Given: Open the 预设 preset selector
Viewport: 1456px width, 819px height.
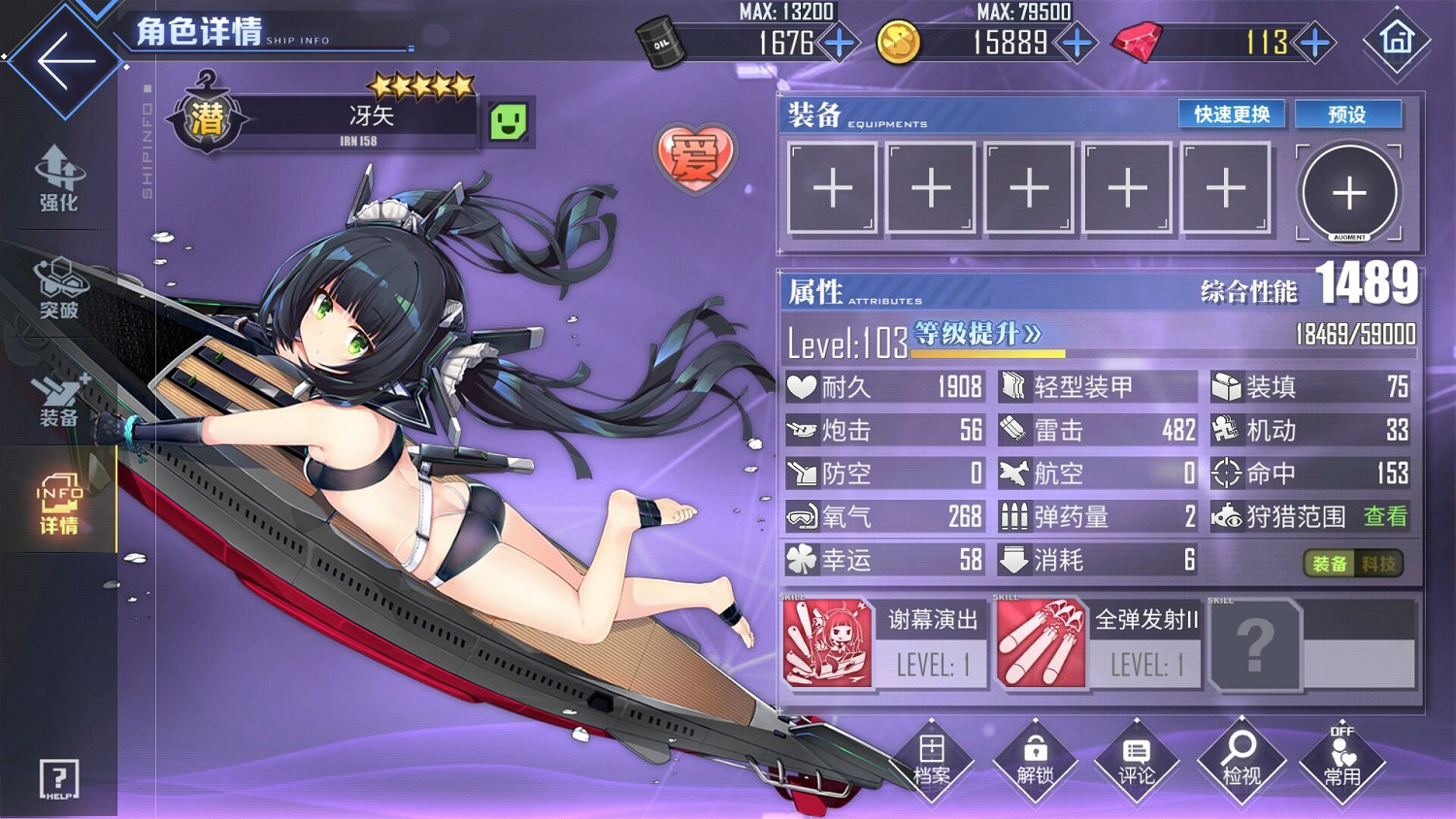Looking at the screenshot, I should point(1347,114).
